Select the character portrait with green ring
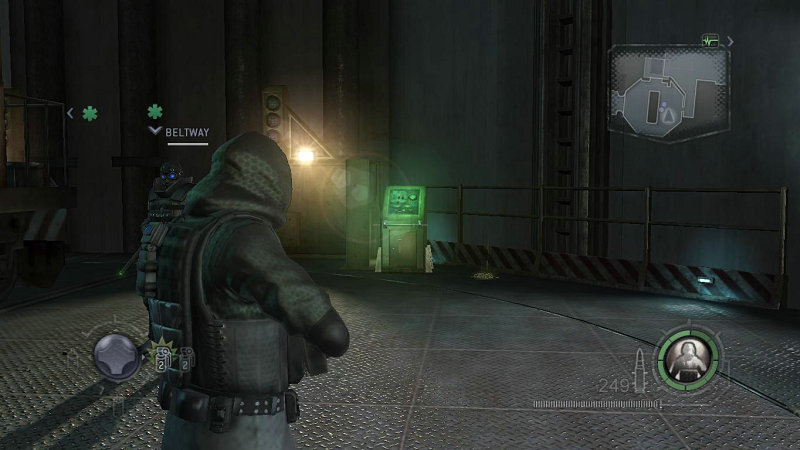This screenshot has height=450, width=800. [689, 355]
